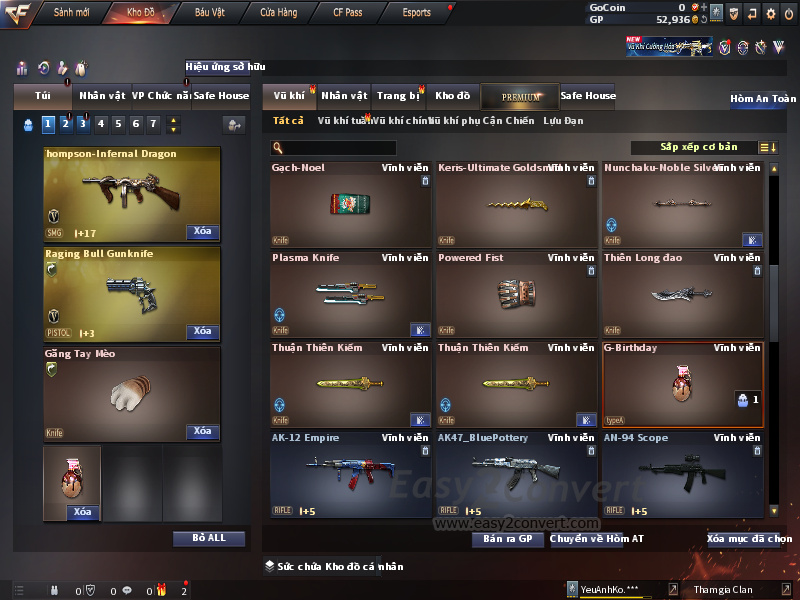Switch to the Trang bị tab
The width and height of the screenshot is (800, 600).
point(398,96)
